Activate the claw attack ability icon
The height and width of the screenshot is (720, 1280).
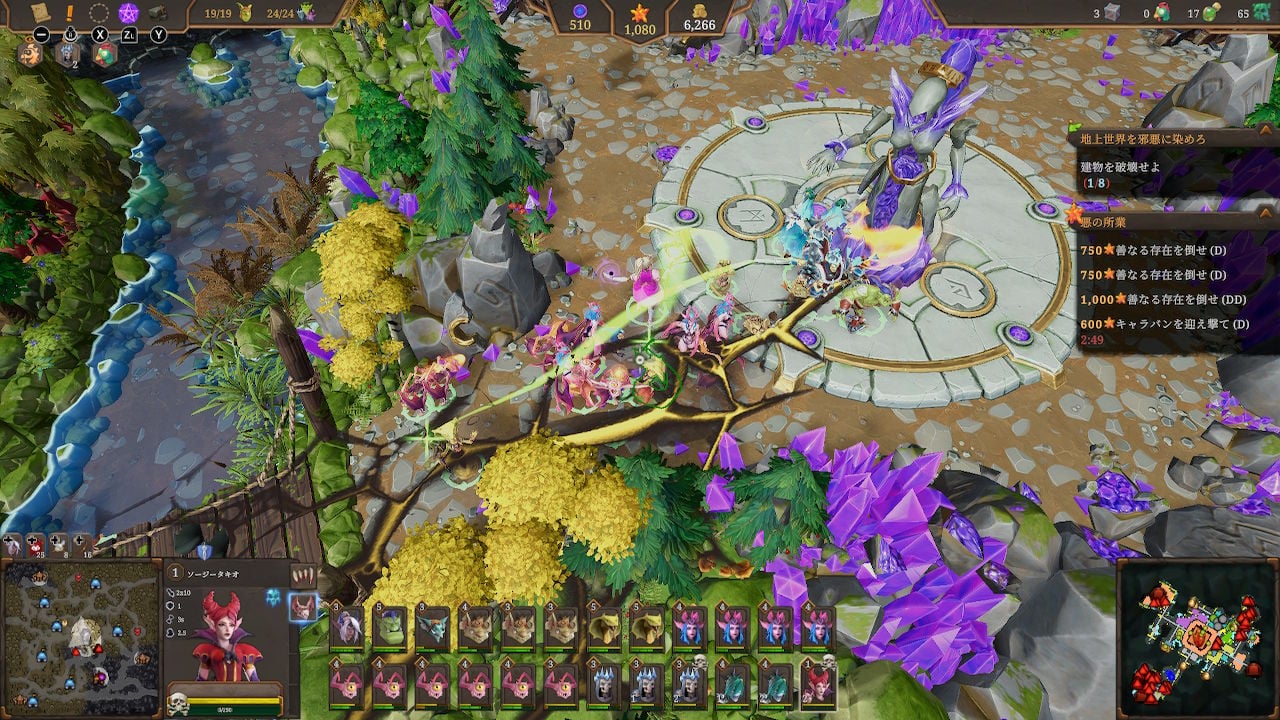tap(303, 576)
